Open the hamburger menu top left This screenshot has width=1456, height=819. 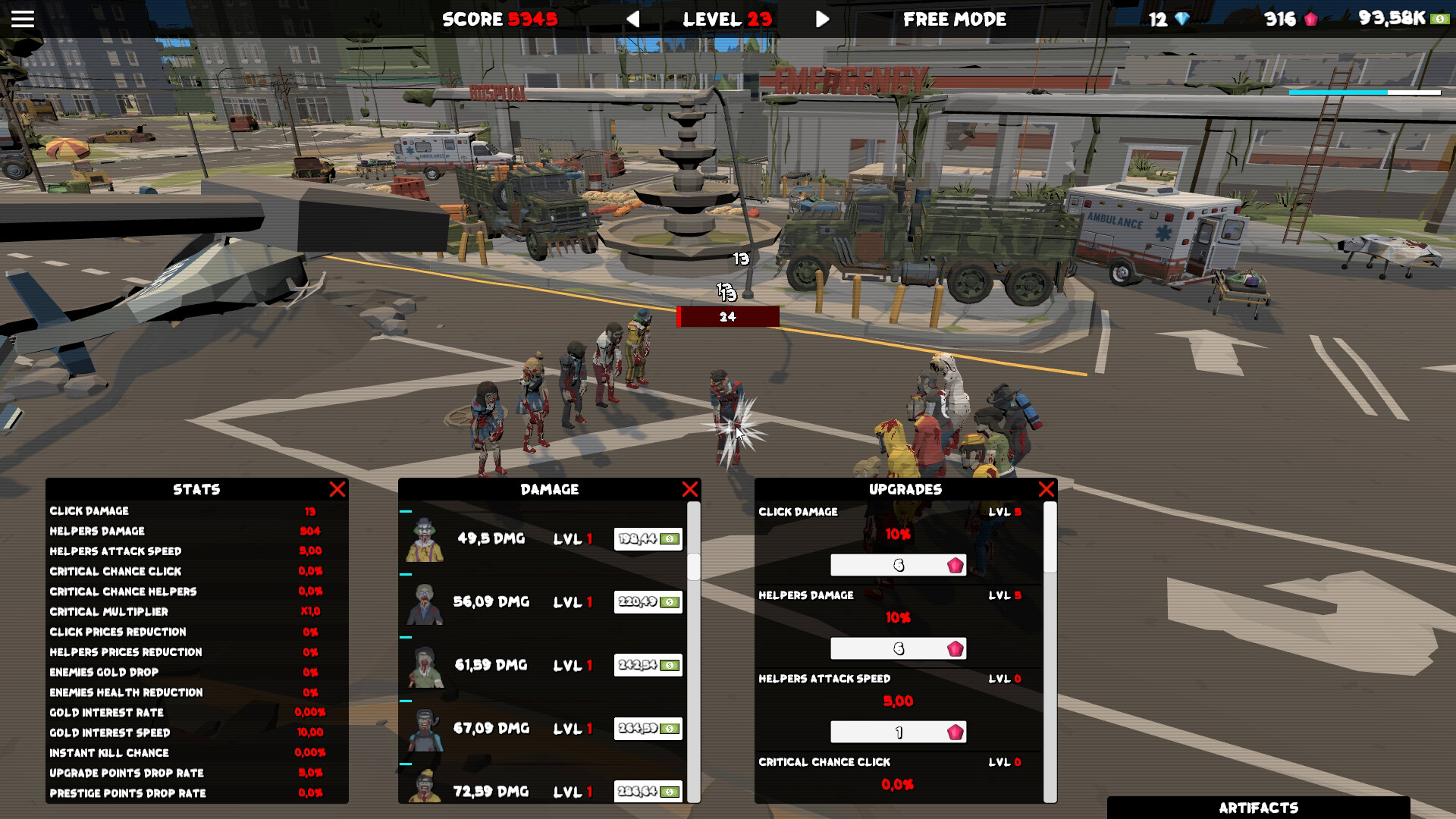[22, 19]
